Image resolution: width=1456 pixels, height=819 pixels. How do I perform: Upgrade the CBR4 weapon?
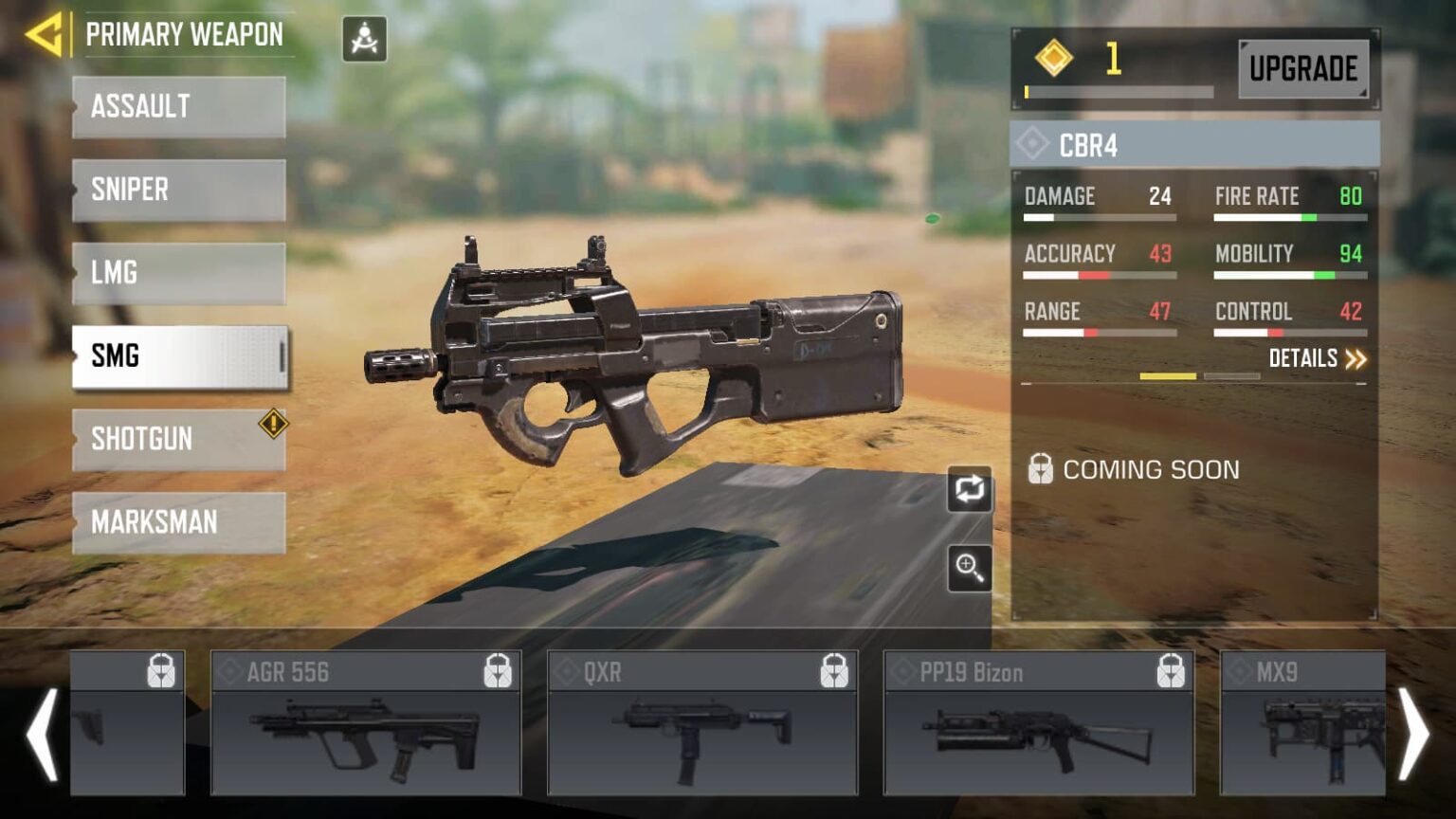(x=1302, y=68)
